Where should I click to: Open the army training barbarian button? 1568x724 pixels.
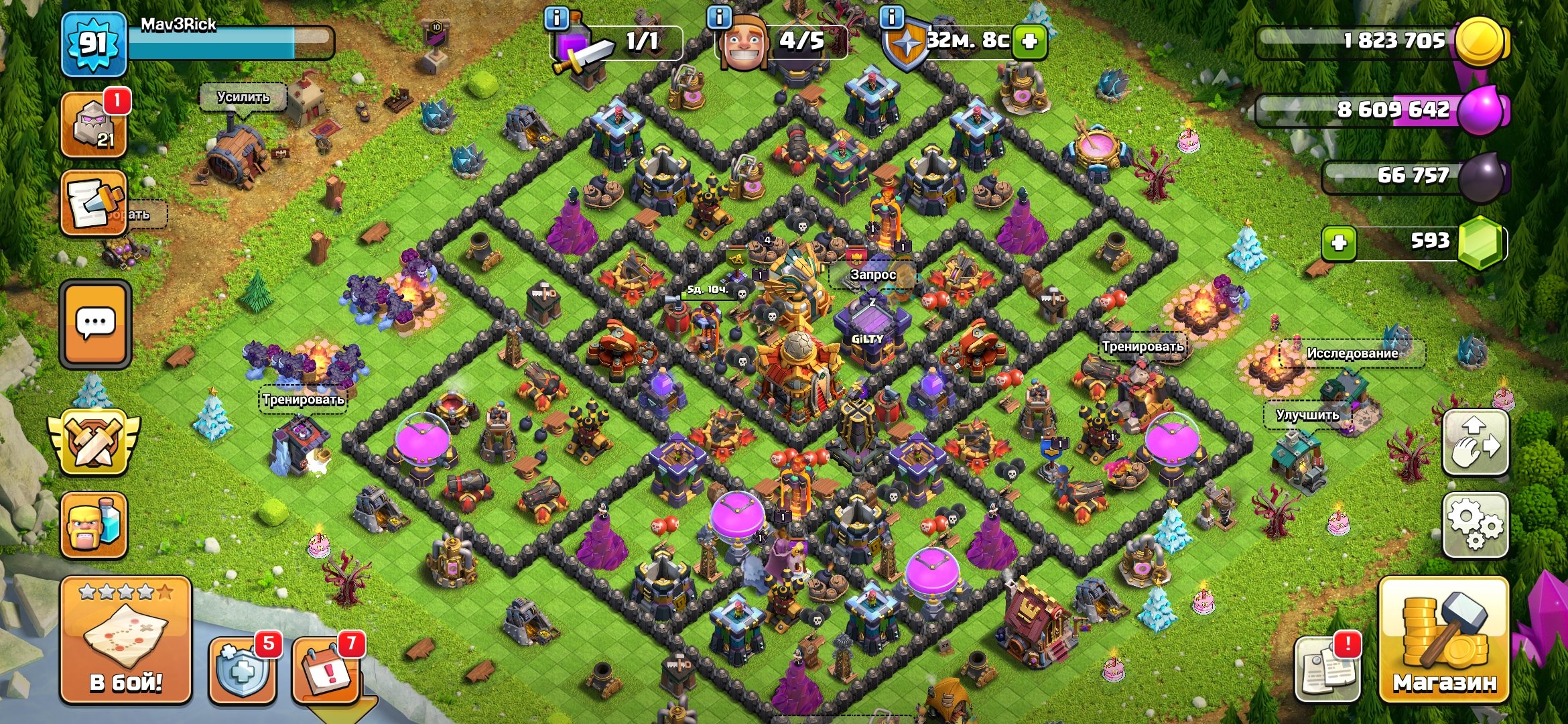[x=94, y=526]
